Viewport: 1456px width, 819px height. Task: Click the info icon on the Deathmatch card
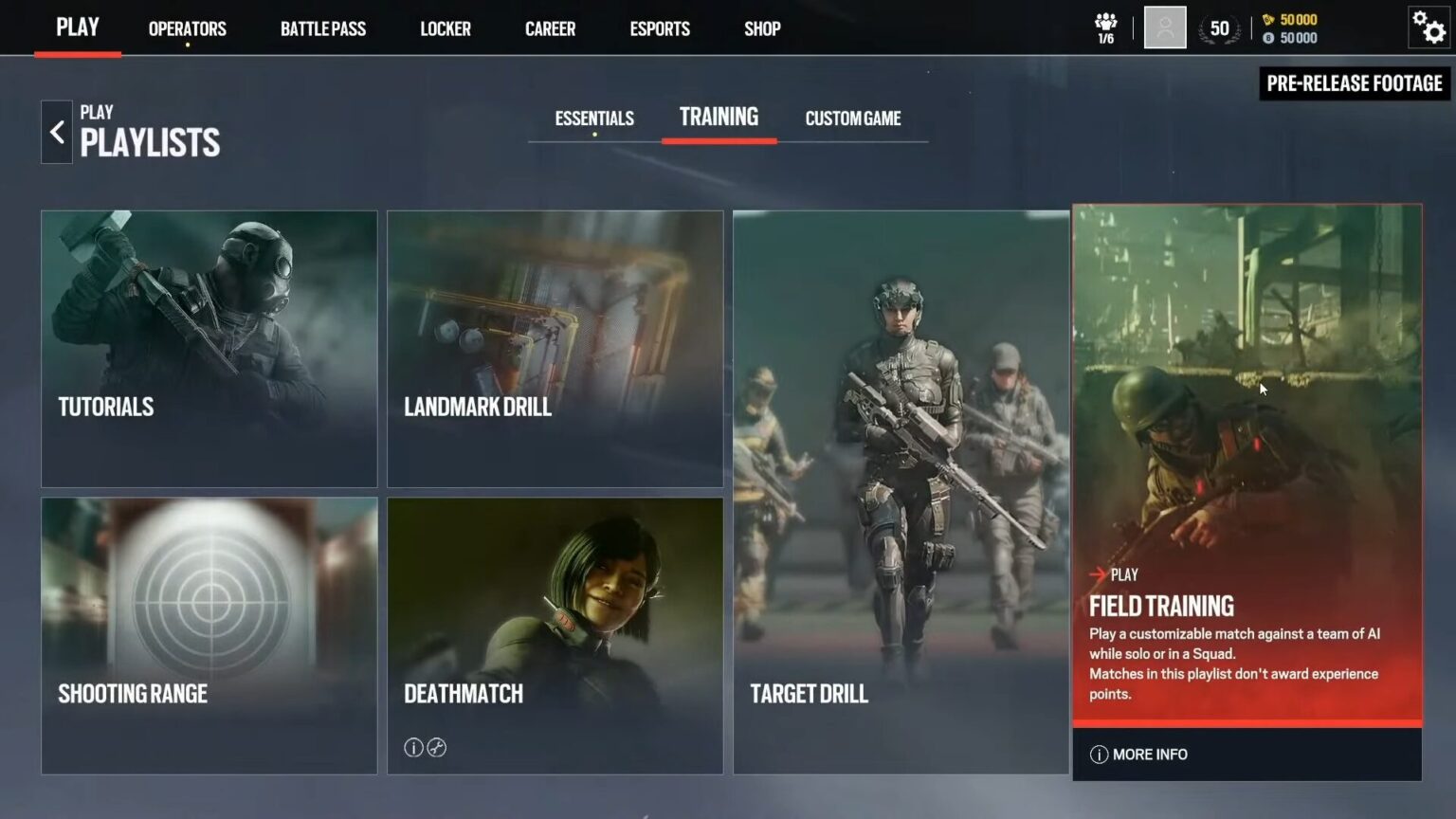coord(413,748)
